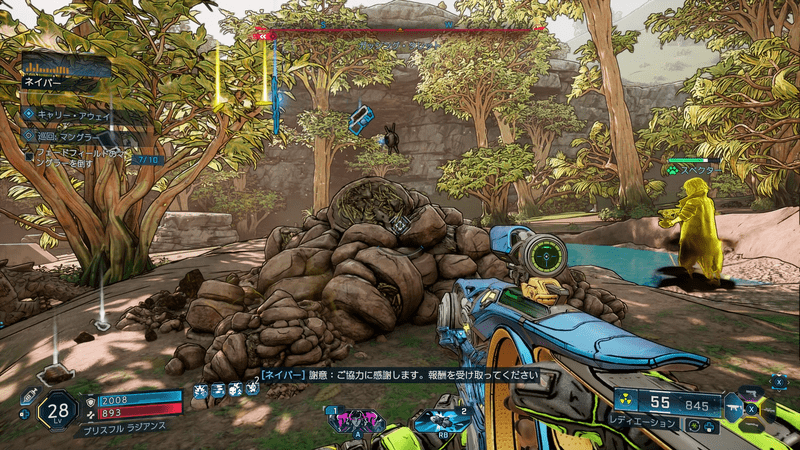The width and height of the screenshot is (800, 450).
Task: Activate the pink action skill icon
Action: (355, 419)
